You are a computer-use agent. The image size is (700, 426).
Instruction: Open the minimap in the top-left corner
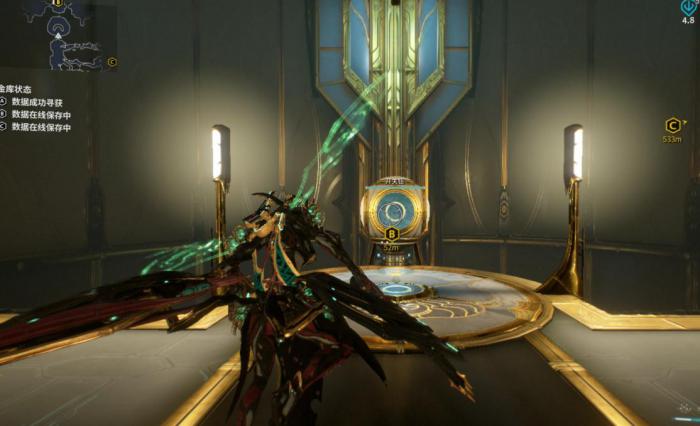[58, 36]
